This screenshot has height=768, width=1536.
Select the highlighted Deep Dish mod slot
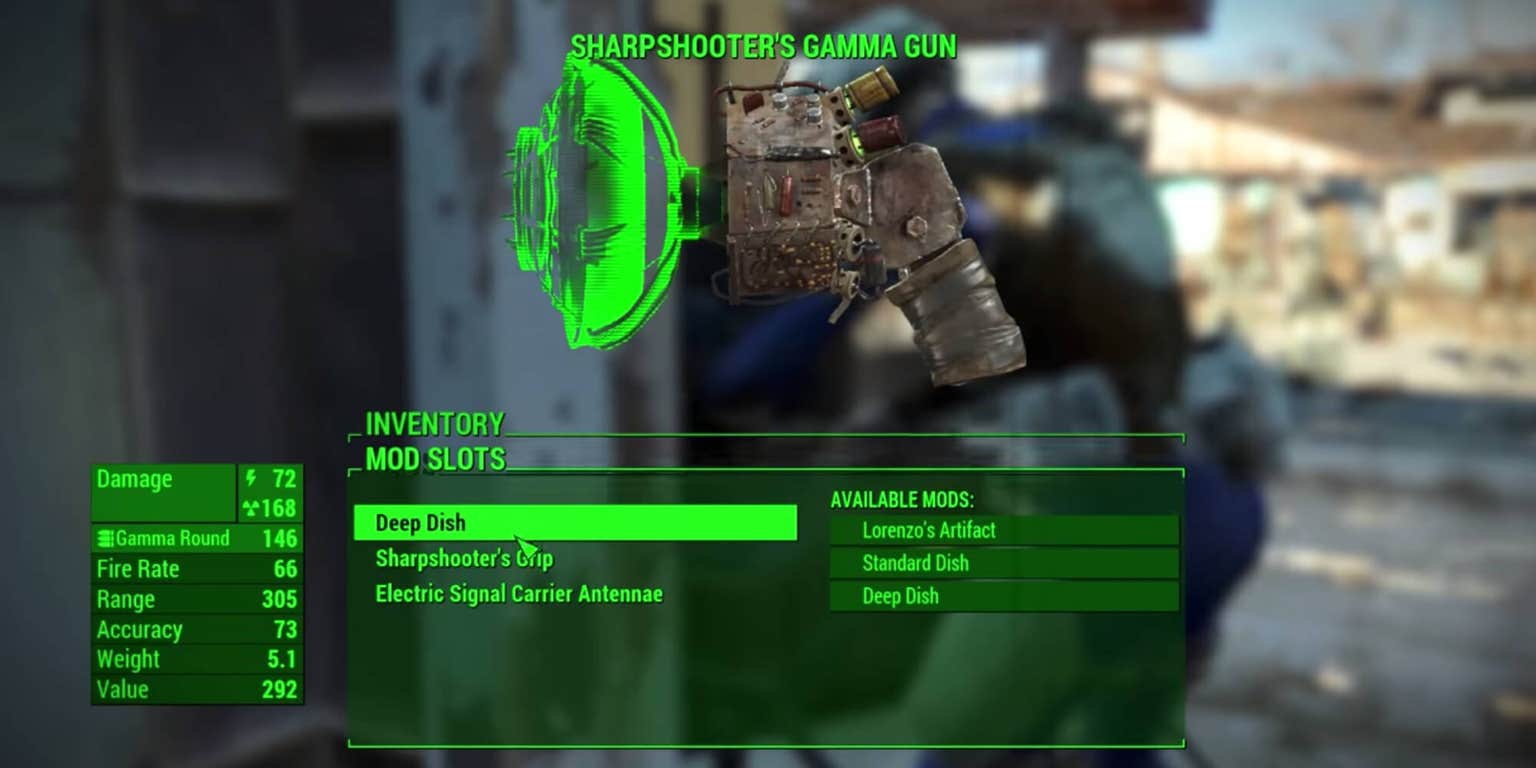tap(574, 523)
